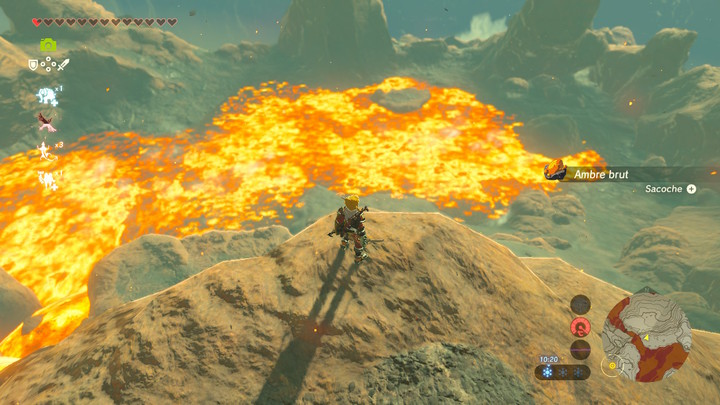This screenshot has height=405, width=720.
Task: Select the shield quick-slot icon
Action: click(33, 65)
